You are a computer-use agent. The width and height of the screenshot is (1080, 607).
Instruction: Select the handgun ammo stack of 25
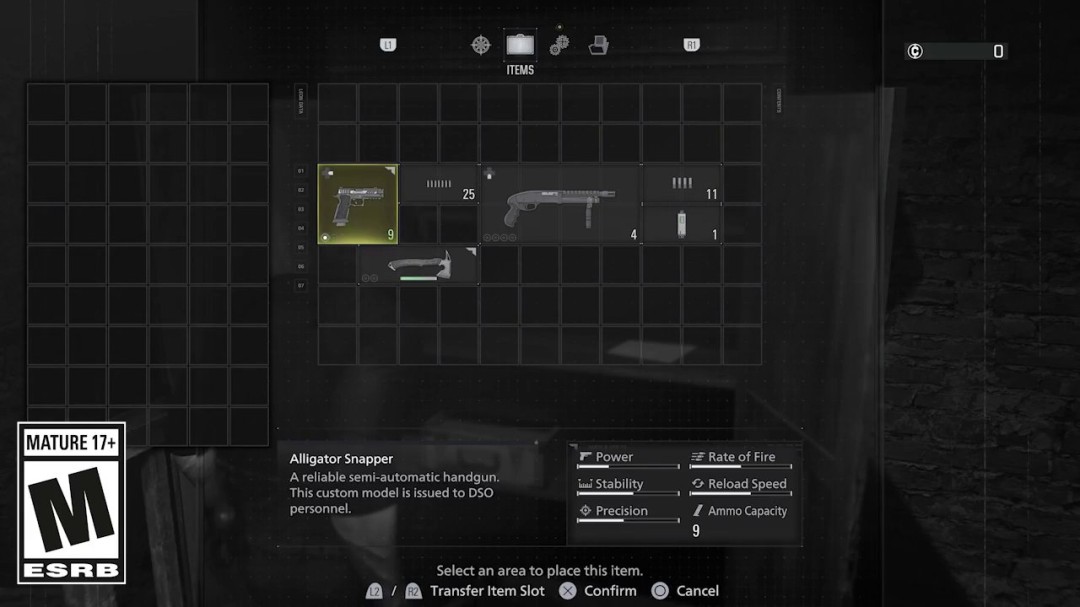pyautogui.click(x=438, y=185)
